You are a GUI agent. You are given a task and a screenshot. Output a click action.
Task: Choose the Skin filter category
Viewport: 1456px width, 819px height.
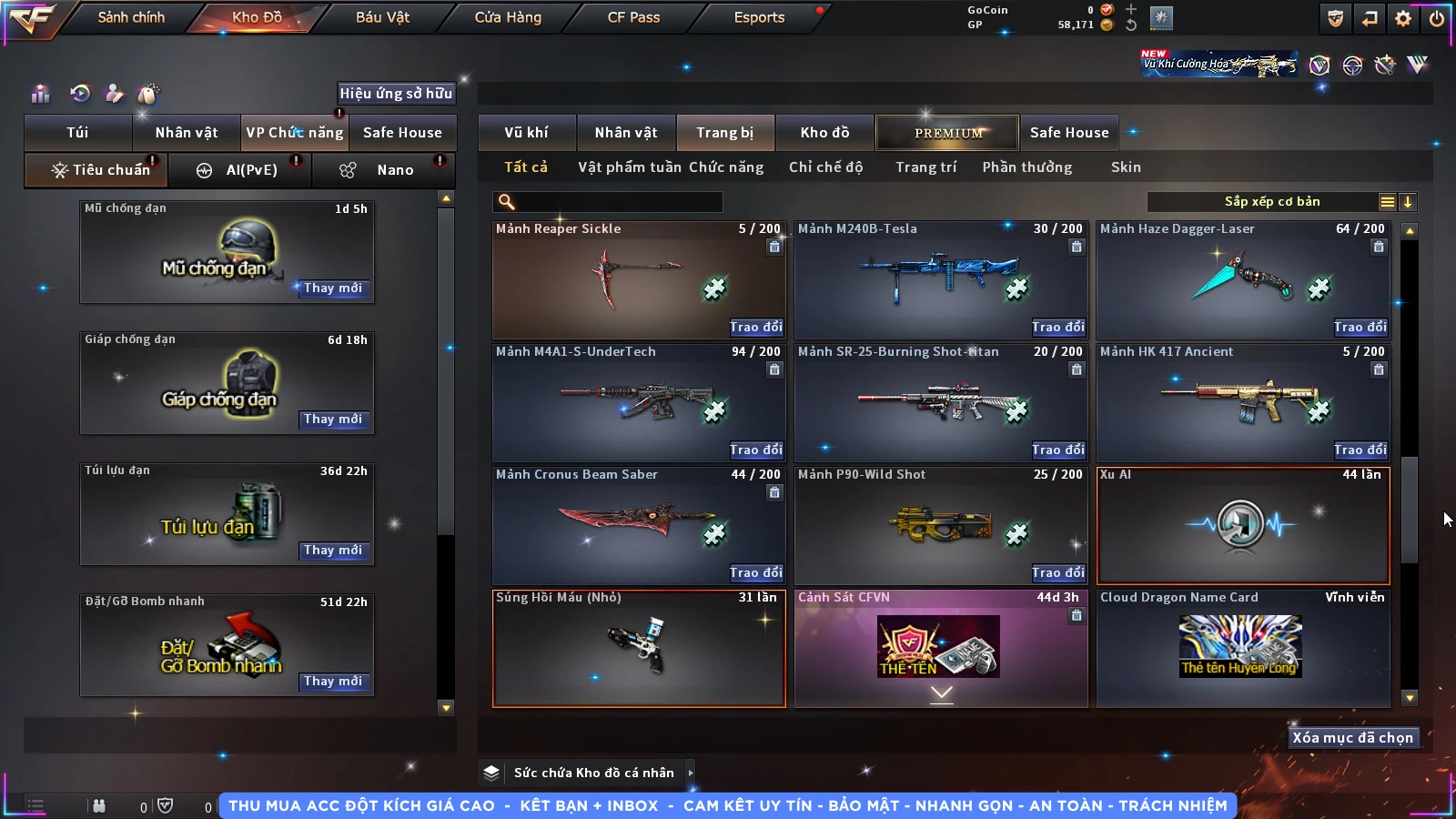coord(1126,167)
